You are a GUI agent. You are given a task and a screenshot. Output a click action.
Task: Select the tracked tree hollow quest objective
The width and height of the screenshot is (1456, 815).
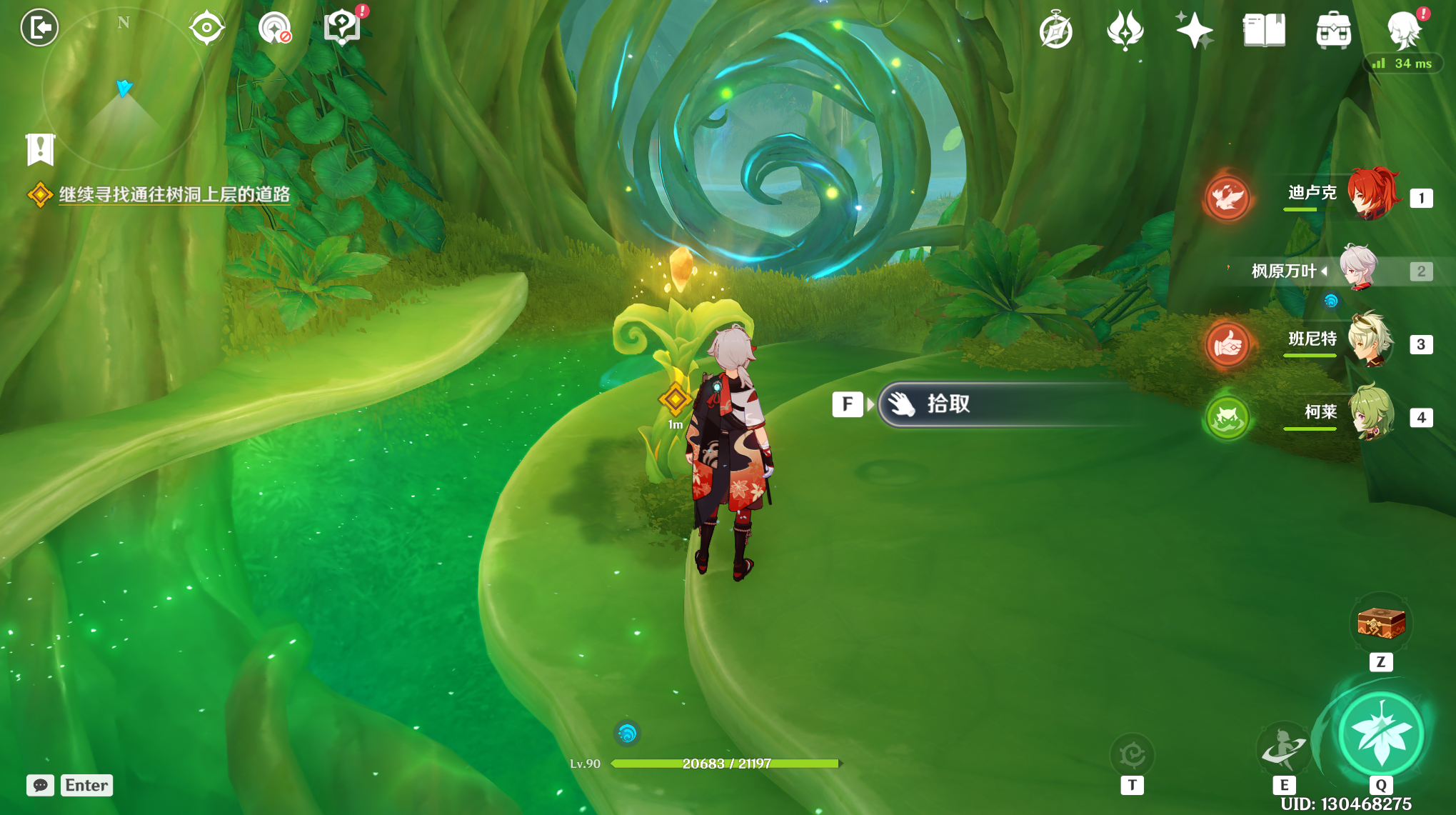(x=174, y=194)
